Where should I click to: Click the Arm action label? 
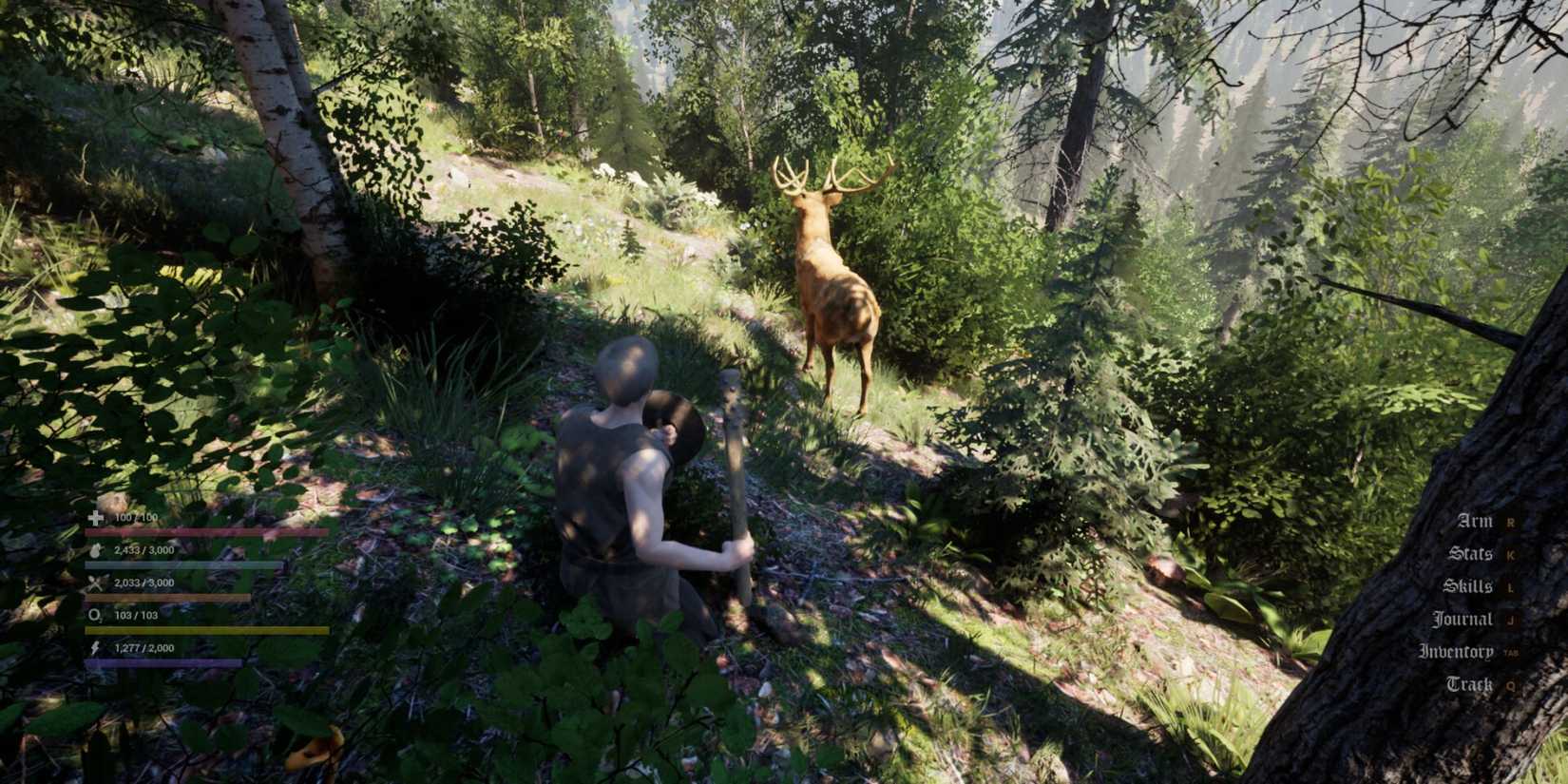pyautogui.click(x=1473, y=521)
